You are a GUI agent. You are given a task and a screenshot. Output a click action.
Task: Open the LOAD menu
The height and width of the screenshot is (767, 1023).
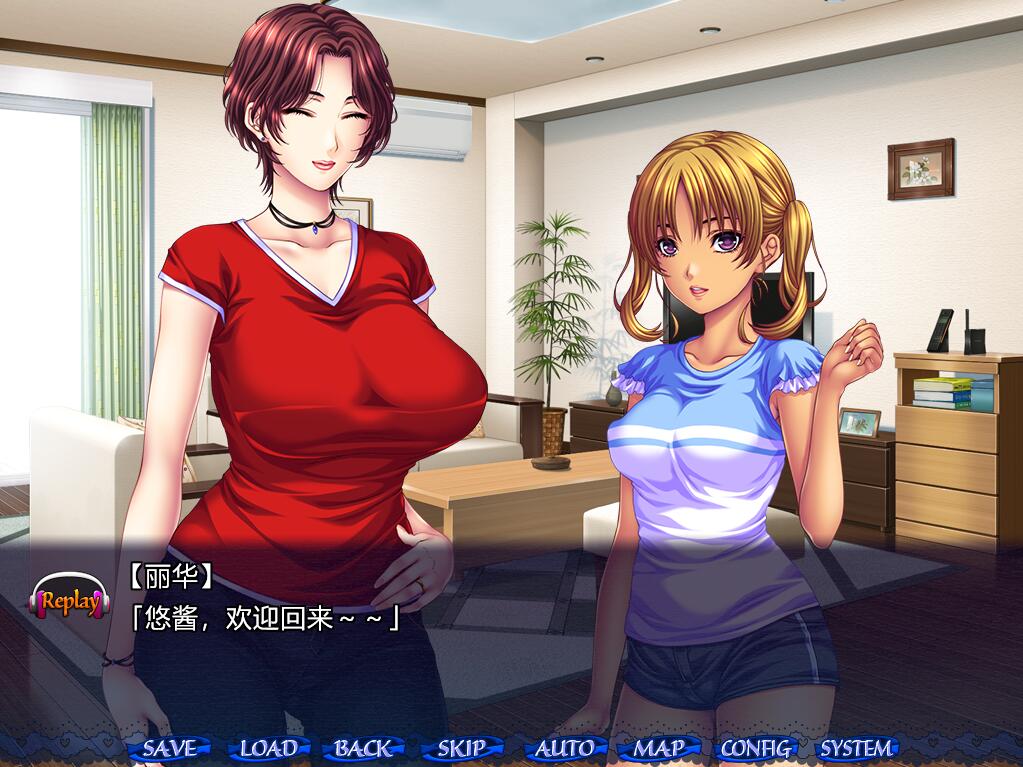click(x=268, y=747)
